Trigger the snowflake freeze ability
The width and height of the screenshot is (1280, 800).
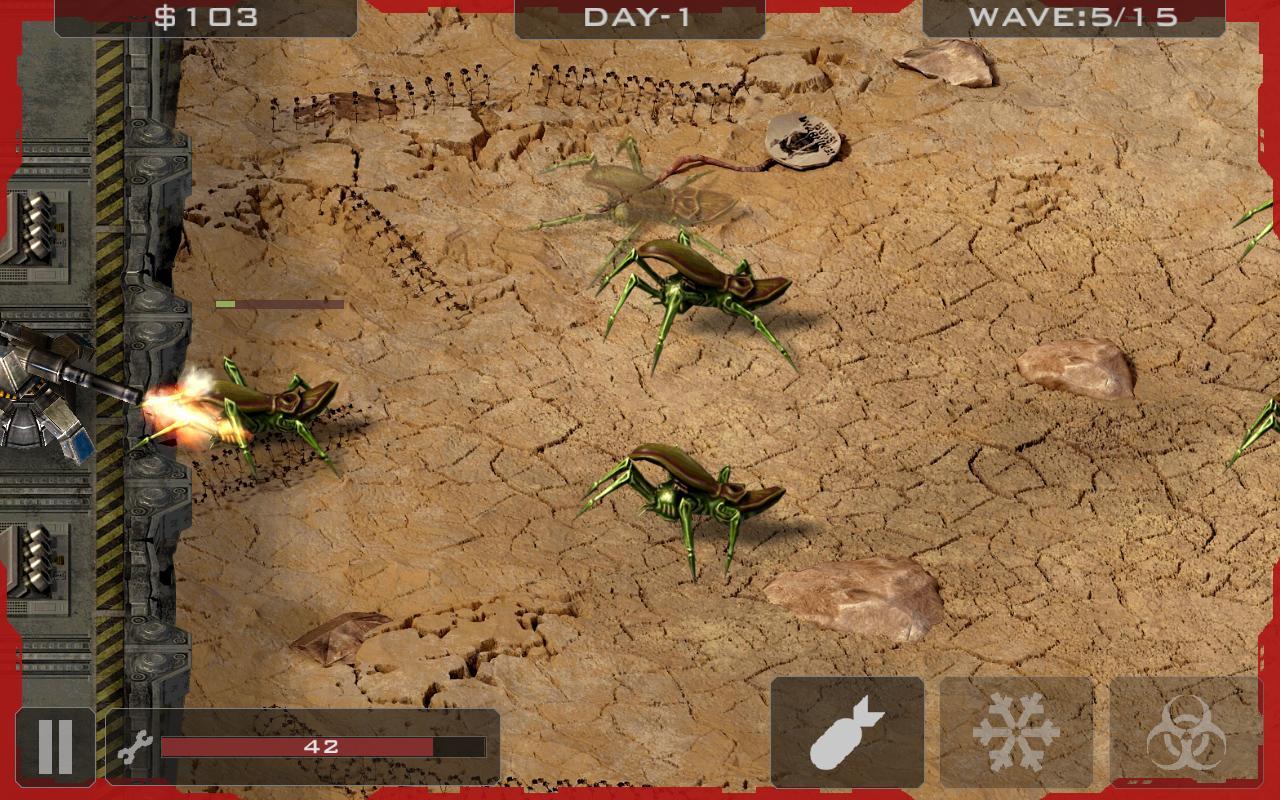pos(1016,731)
